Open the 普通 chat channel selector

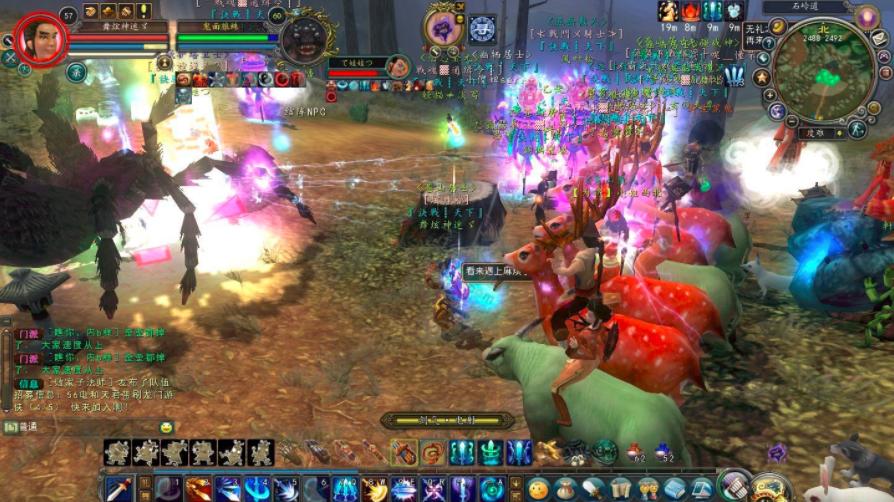[20, 427]
